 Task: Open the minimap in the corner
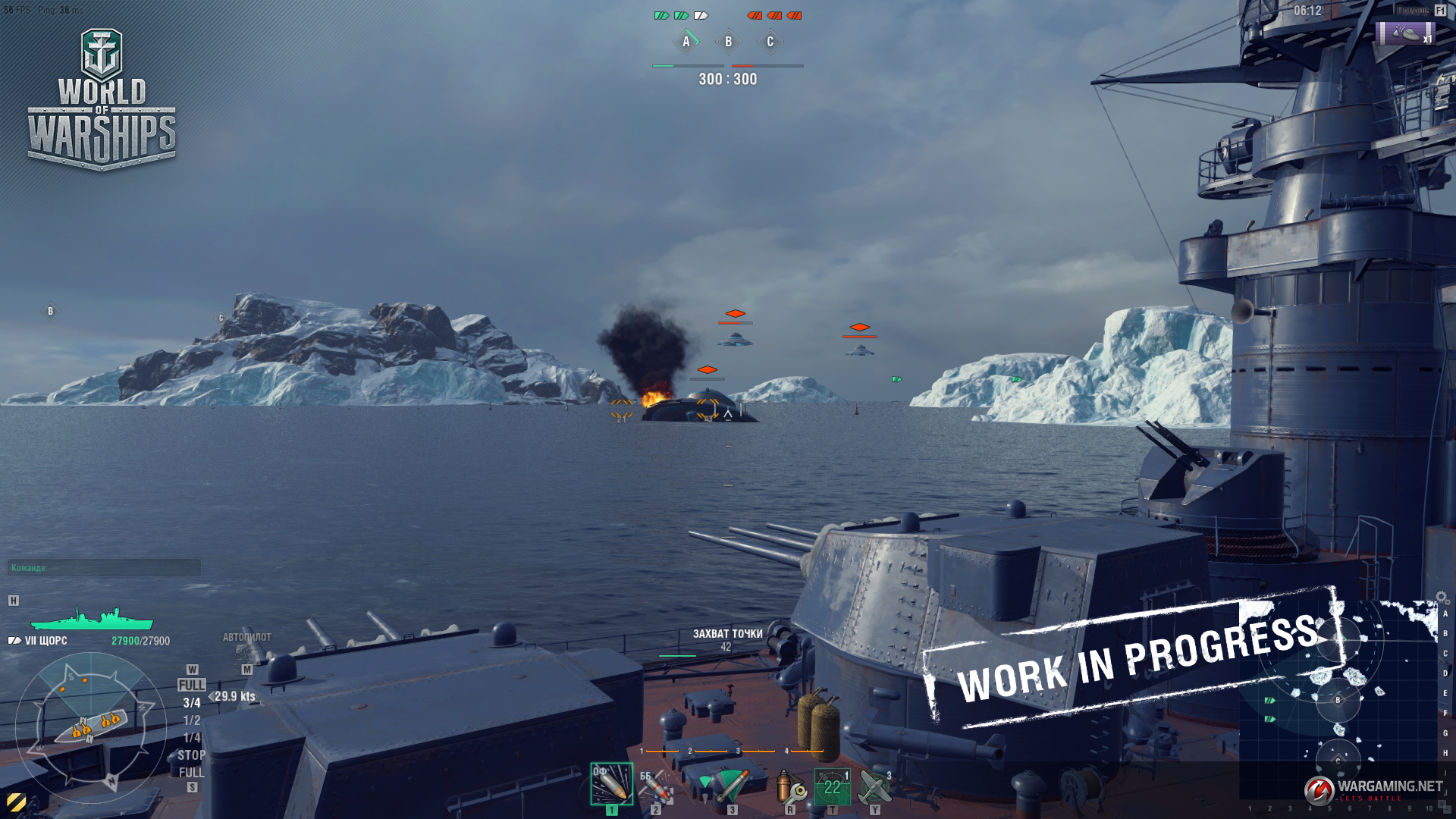[1338, 701]
